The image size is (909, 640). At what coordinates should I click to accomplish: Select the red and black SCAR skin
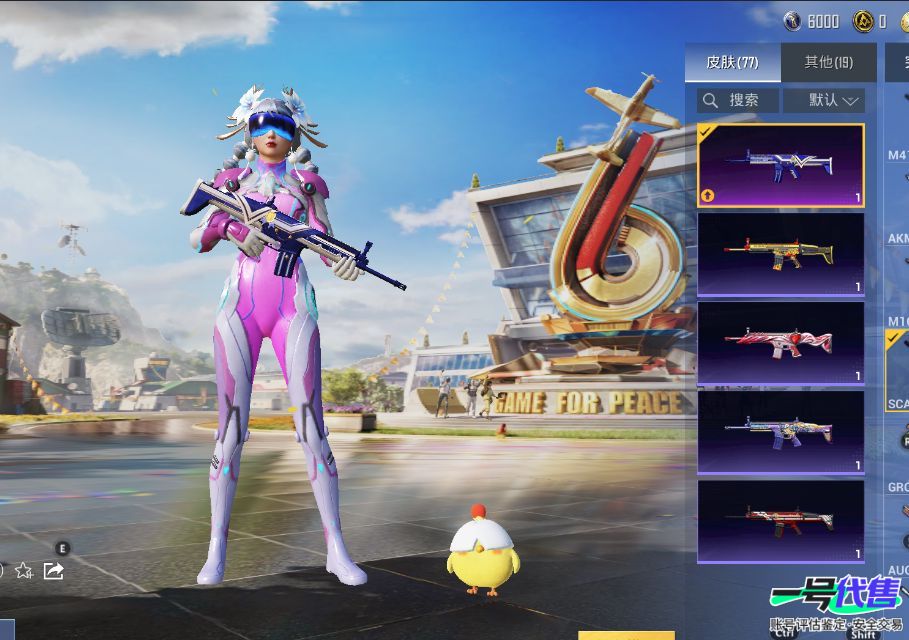point(780,521)
